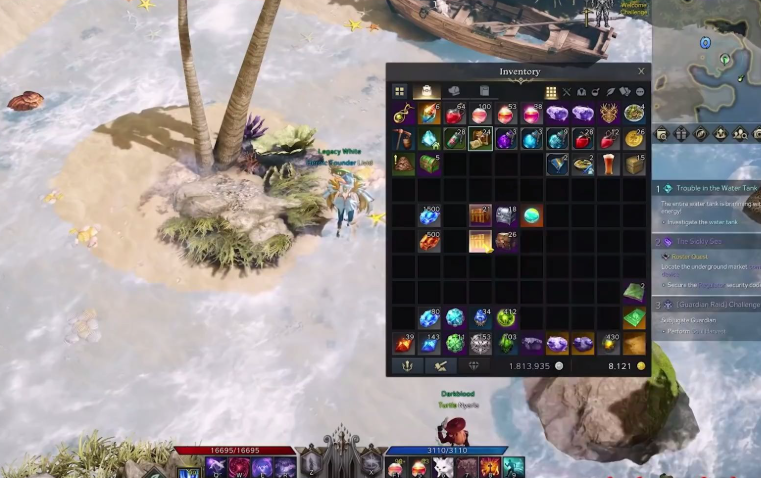The width and height of the screenshot is (761, 478).
Task: Click the gold coin item stack of 26
Action: click(x=635, y=139)
